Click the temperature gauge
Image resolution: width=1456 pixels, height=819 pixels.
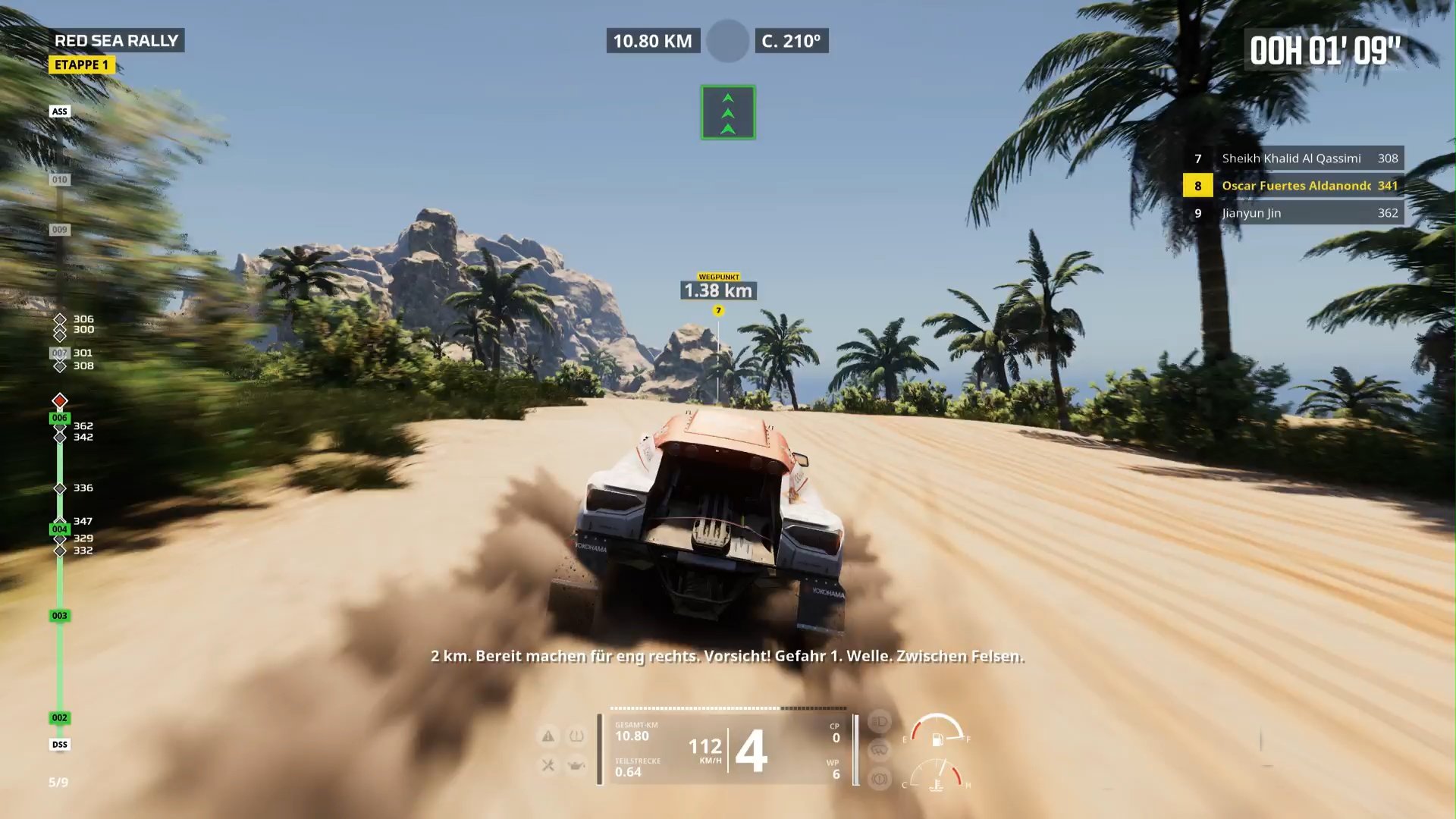point(937,785)
